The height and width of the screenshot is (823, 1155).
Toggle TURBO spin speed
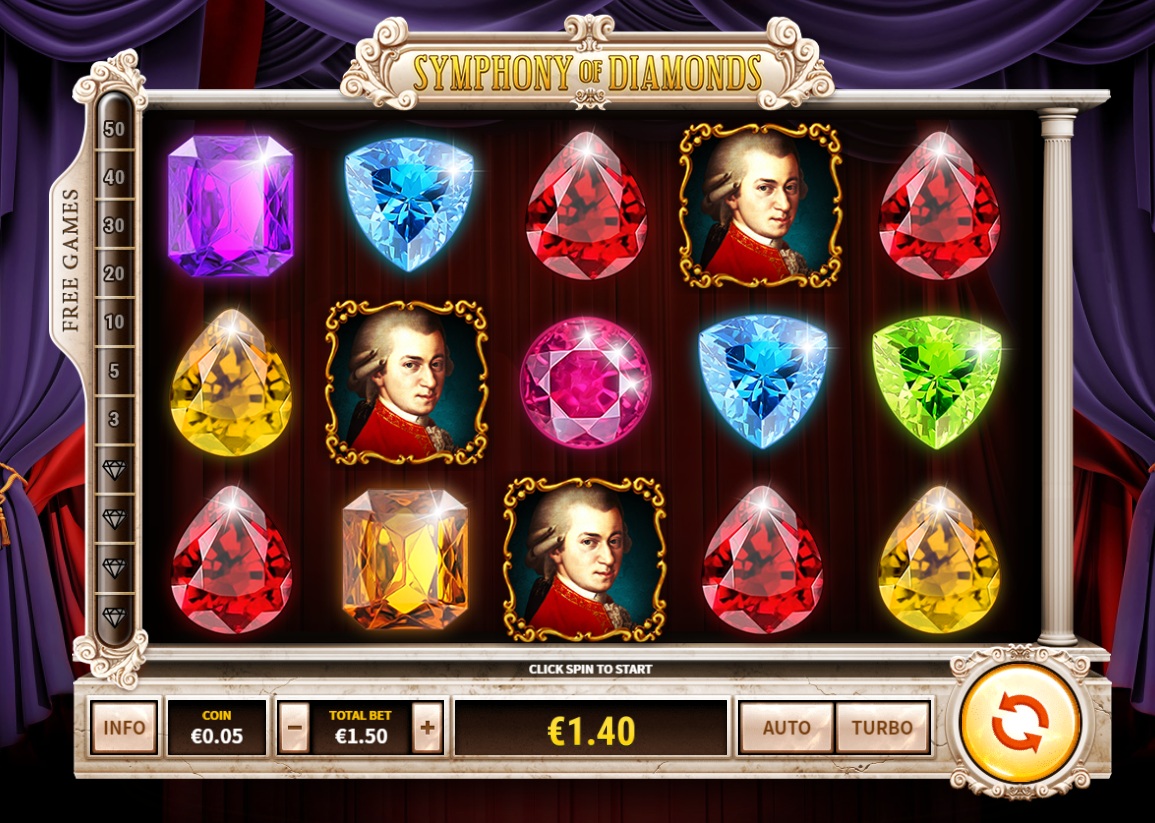point(882,727)
